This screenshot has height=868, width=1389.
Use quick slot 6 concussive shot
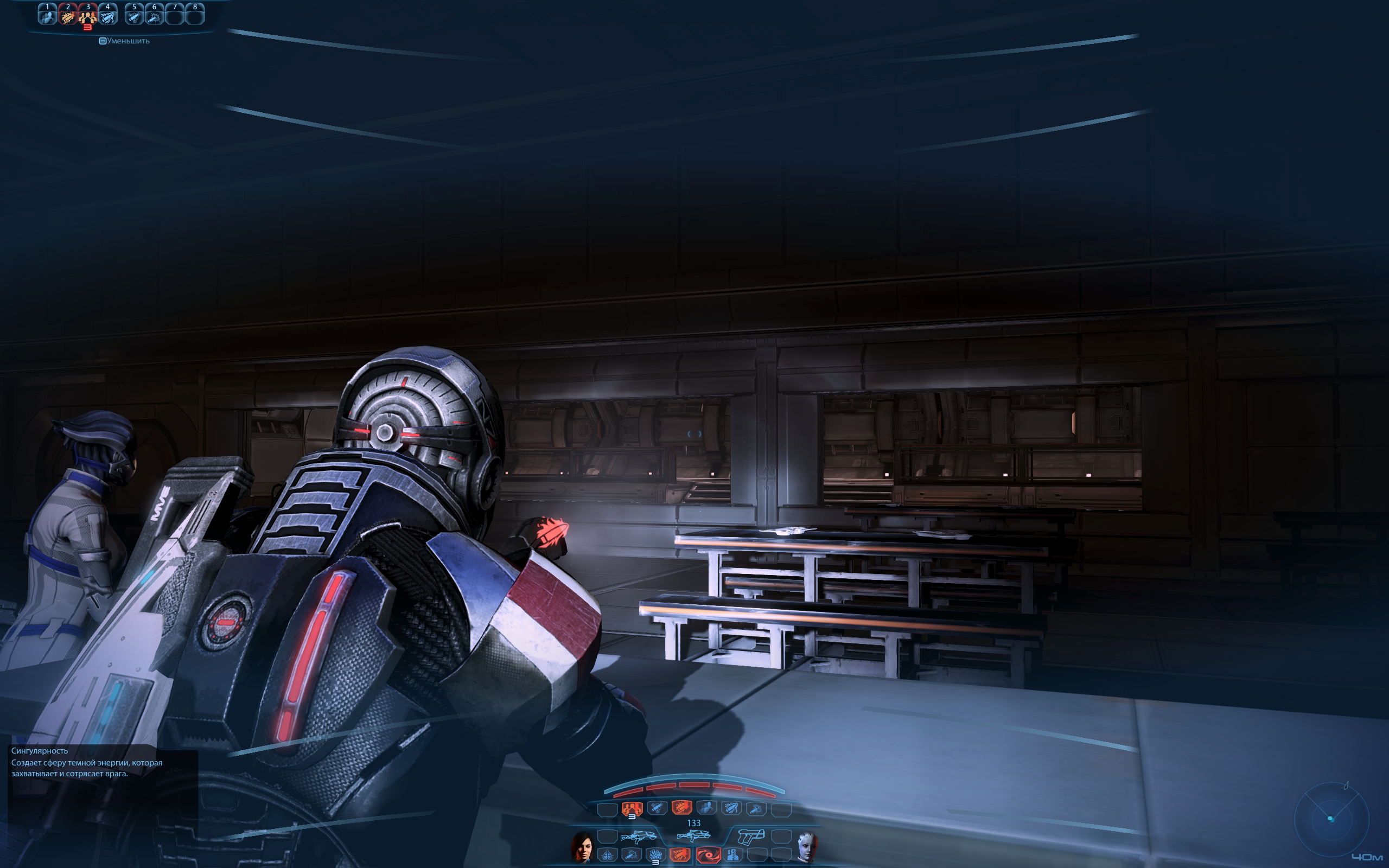[x=155, y=15]
